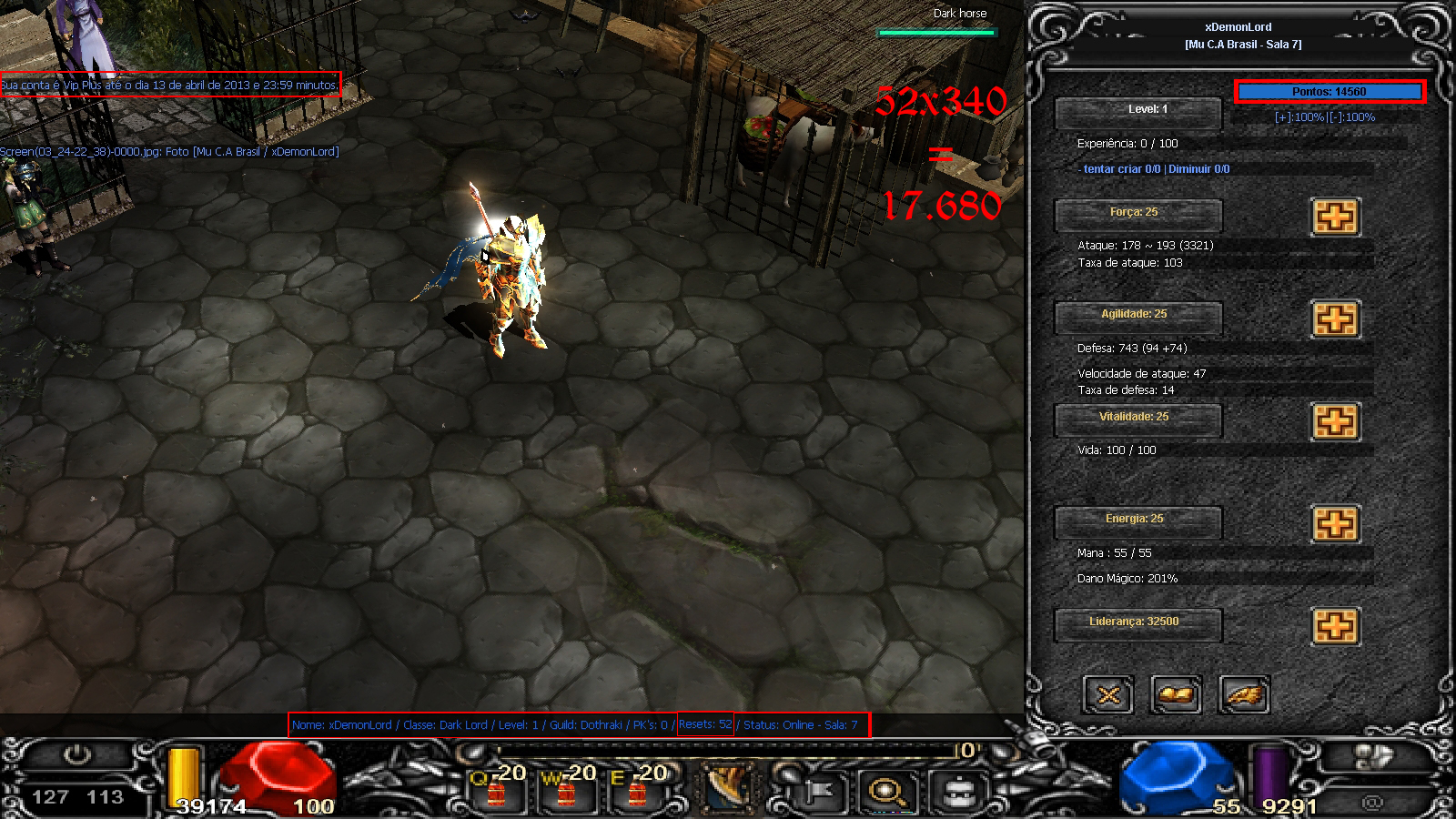Add a point to Força

[x=1335, y=217]
